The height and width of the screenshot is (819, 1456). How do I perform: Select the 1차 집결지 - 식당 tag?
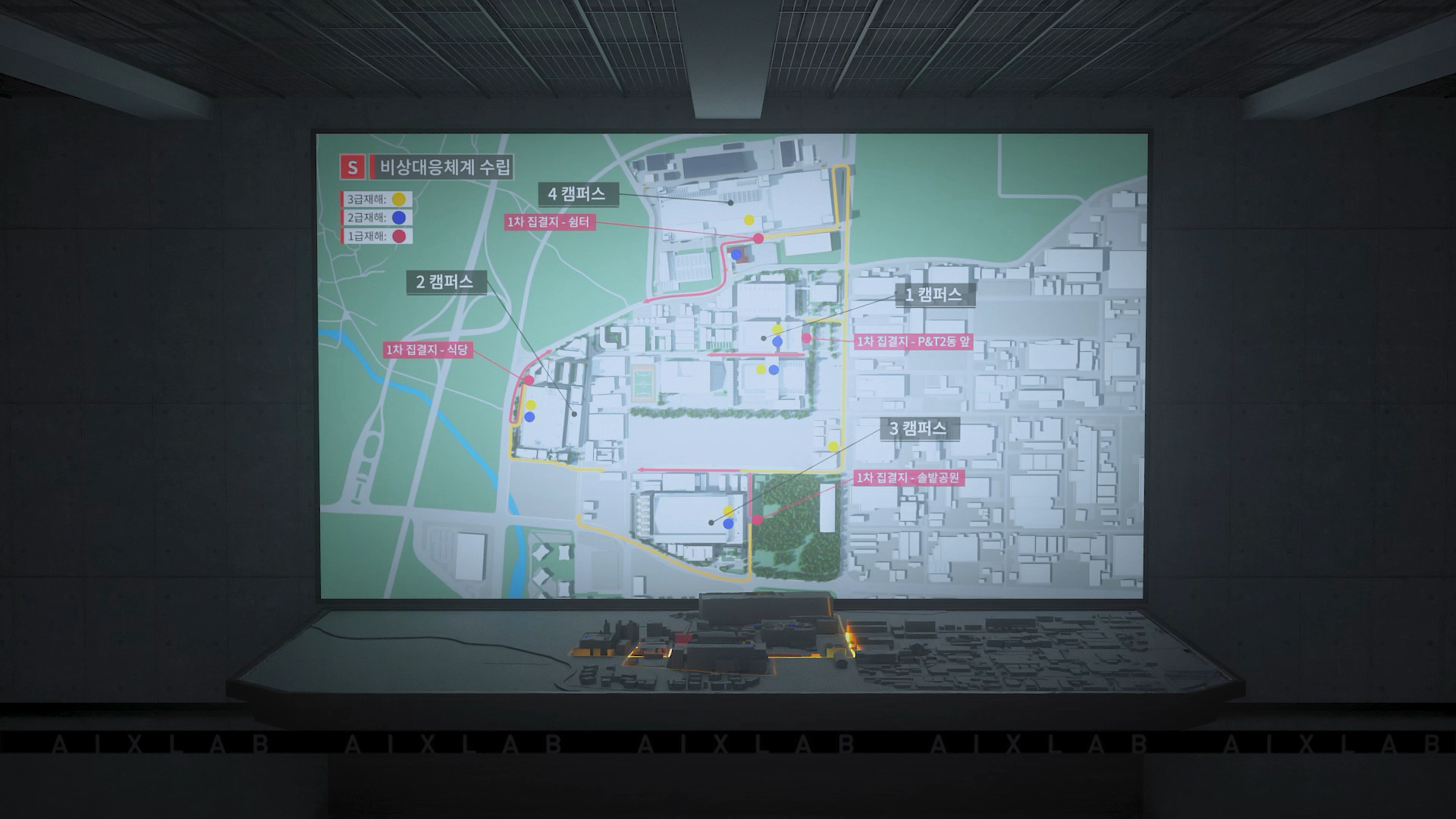click(x=428, y=350)
